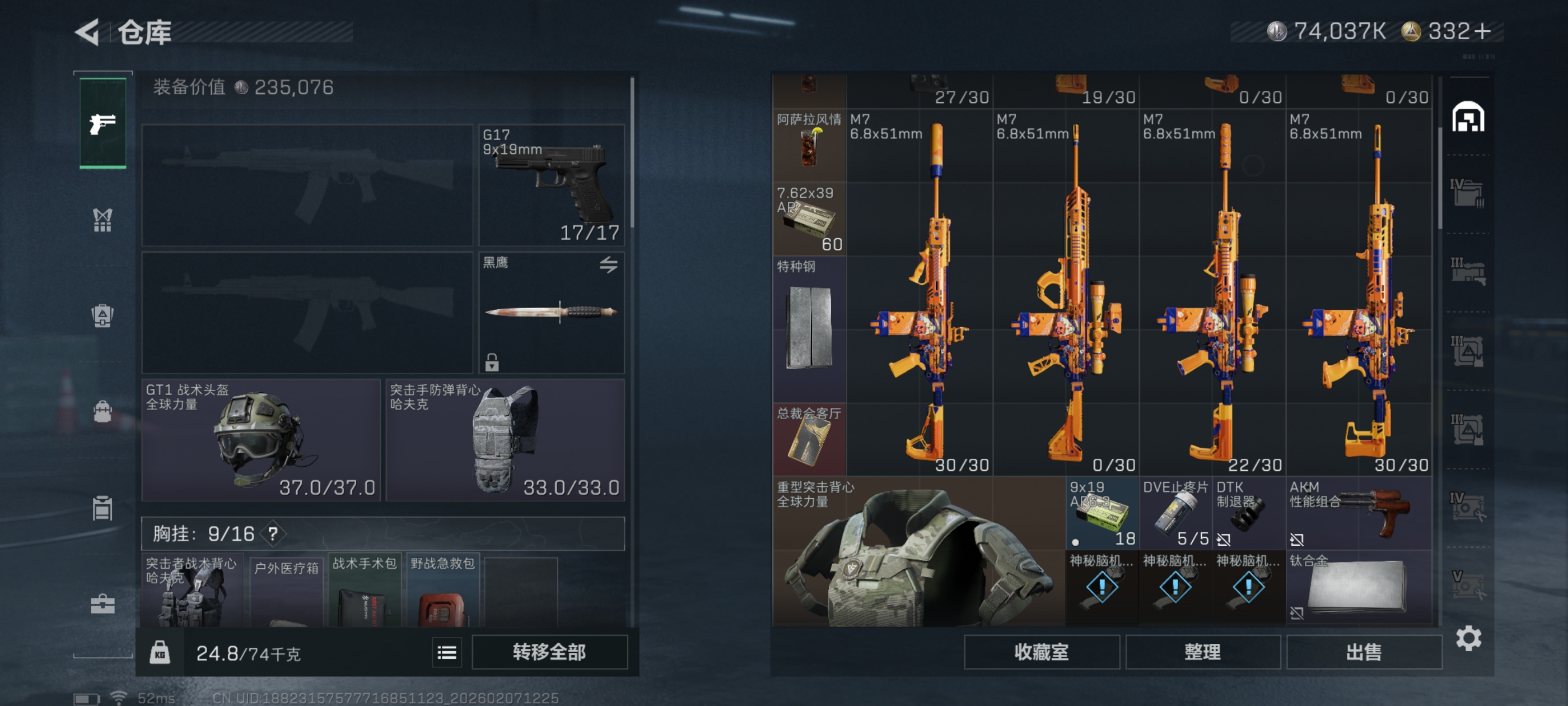Pick the 重型突击背心 armor in the stash
This screenshot has width=1568, height=706.
[x=918, y=551]
